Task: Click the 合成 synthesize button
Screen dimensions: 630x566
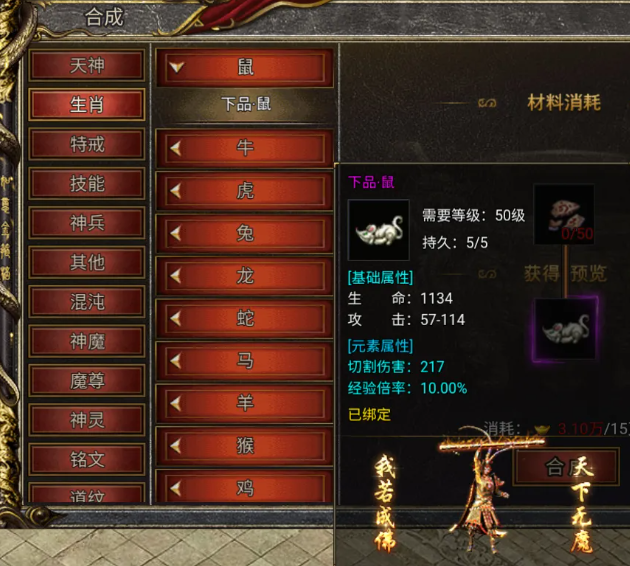Action: tap(565, 467)
